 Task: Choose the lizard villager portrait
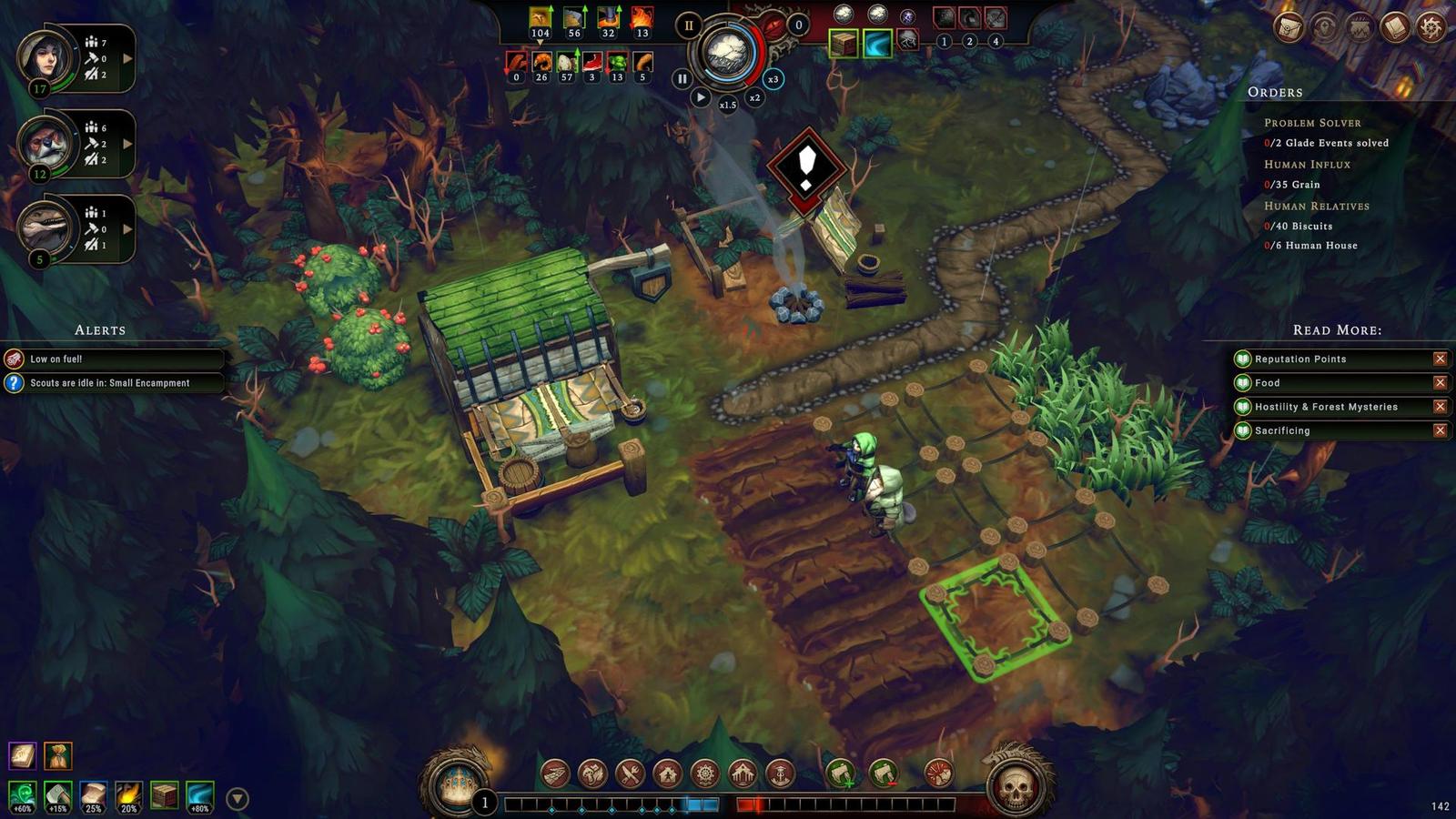point(45,227)
